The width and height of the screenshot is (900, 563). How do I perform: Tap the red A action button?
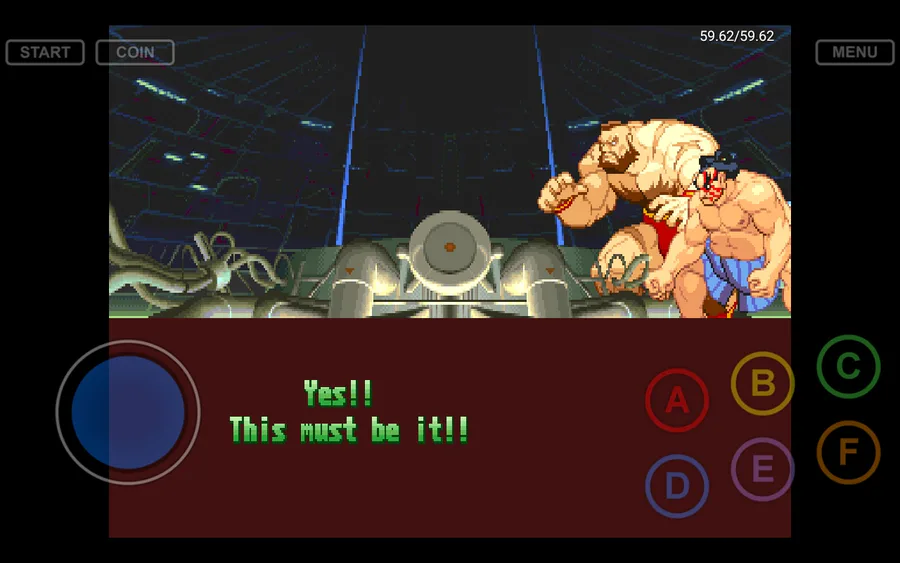[x=677, y=400]
